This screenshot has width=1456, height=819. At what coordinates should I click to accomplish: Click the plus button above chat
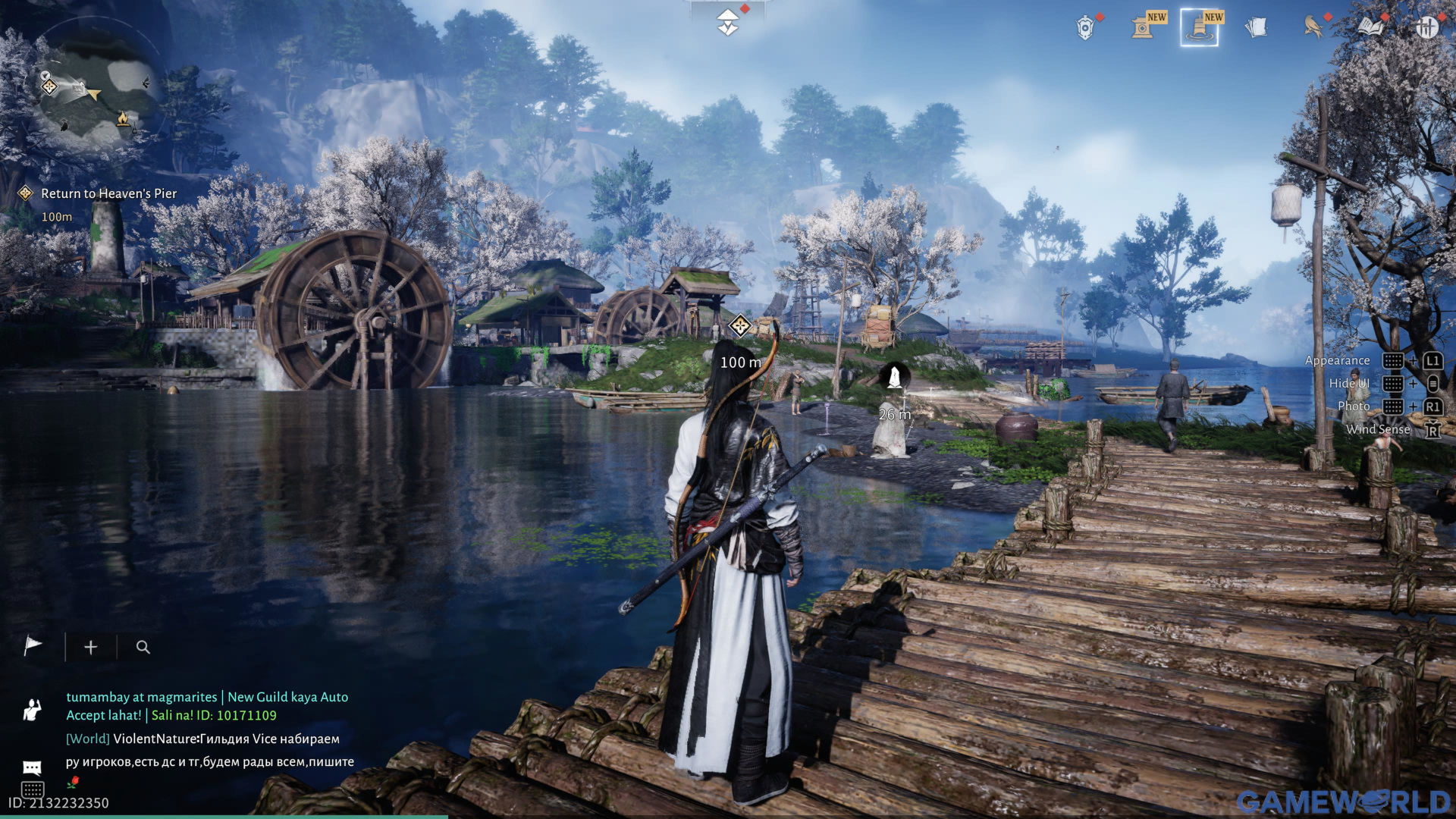click(x=90, y=647)
